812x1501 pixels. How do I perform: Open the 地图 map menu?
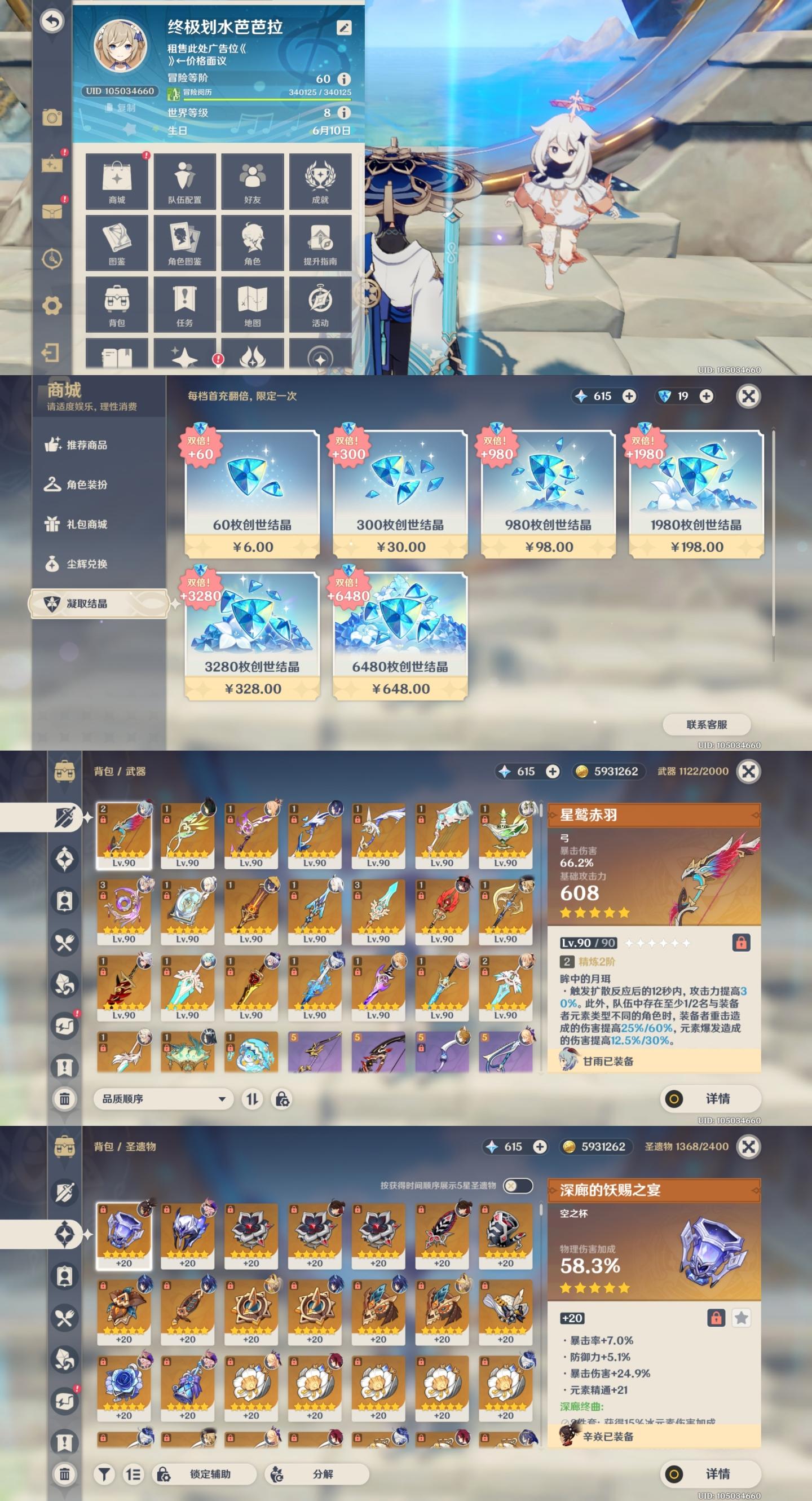[x=252, y=304]
